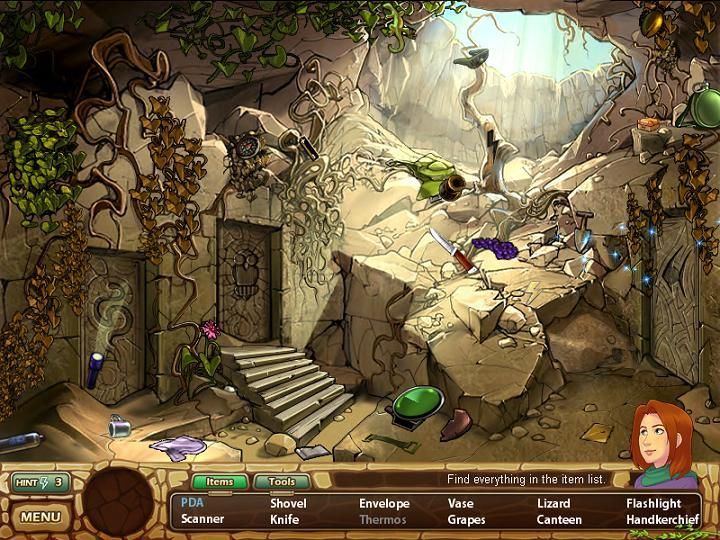The width and height of the screenshot is (720, 540).
Task: Open the MENU
Action: click(40, 517)
